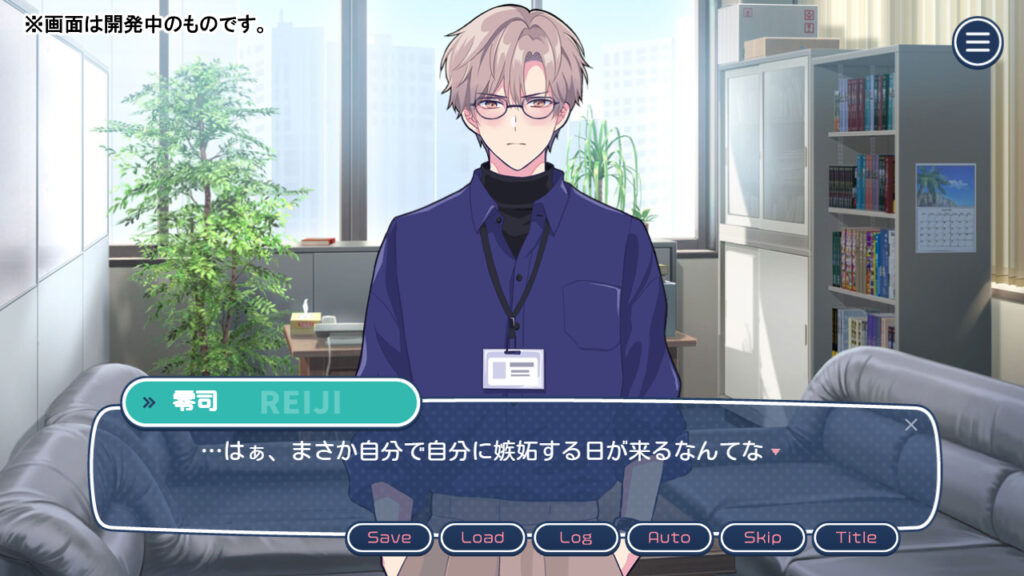This screenshot has width=1024, height=576.
Task: Activate the Skip button
Action: (762, 538)
